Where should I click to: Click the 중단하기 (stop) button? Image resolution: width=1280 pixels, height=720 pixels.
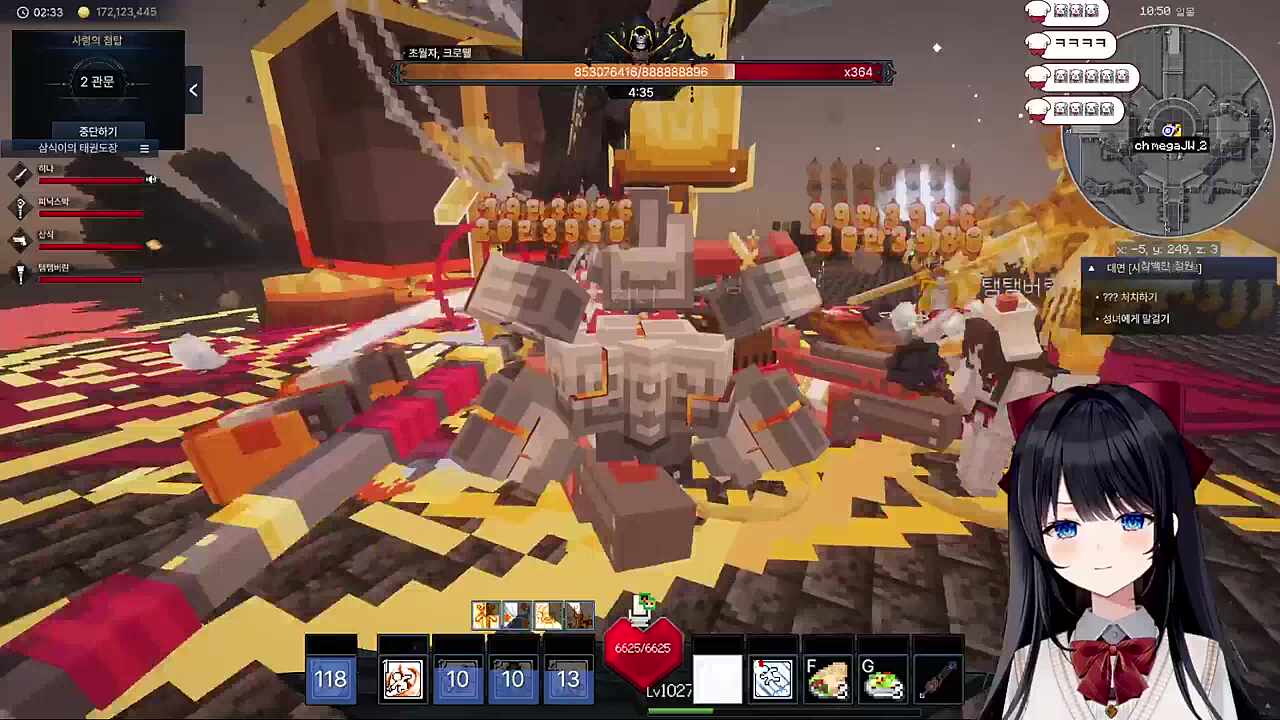pos(98,131)
